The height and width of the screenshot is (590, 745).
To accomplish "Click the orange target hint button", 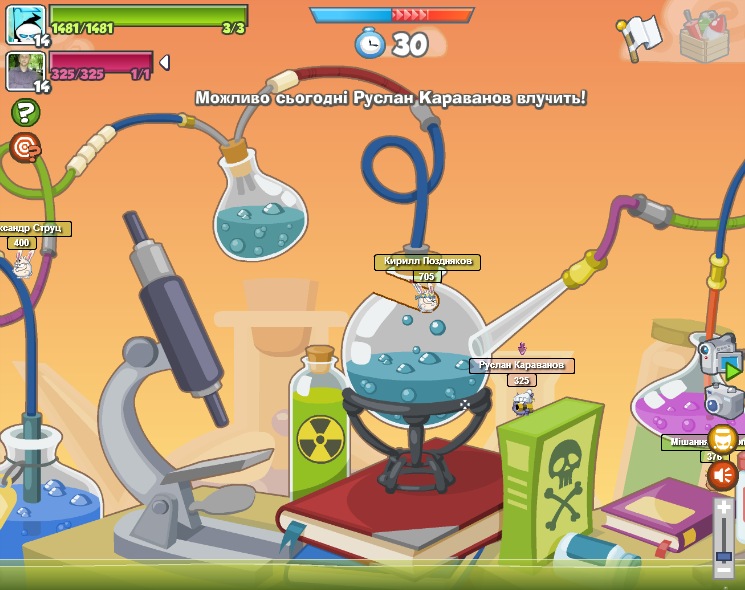I will pos(24,148).
